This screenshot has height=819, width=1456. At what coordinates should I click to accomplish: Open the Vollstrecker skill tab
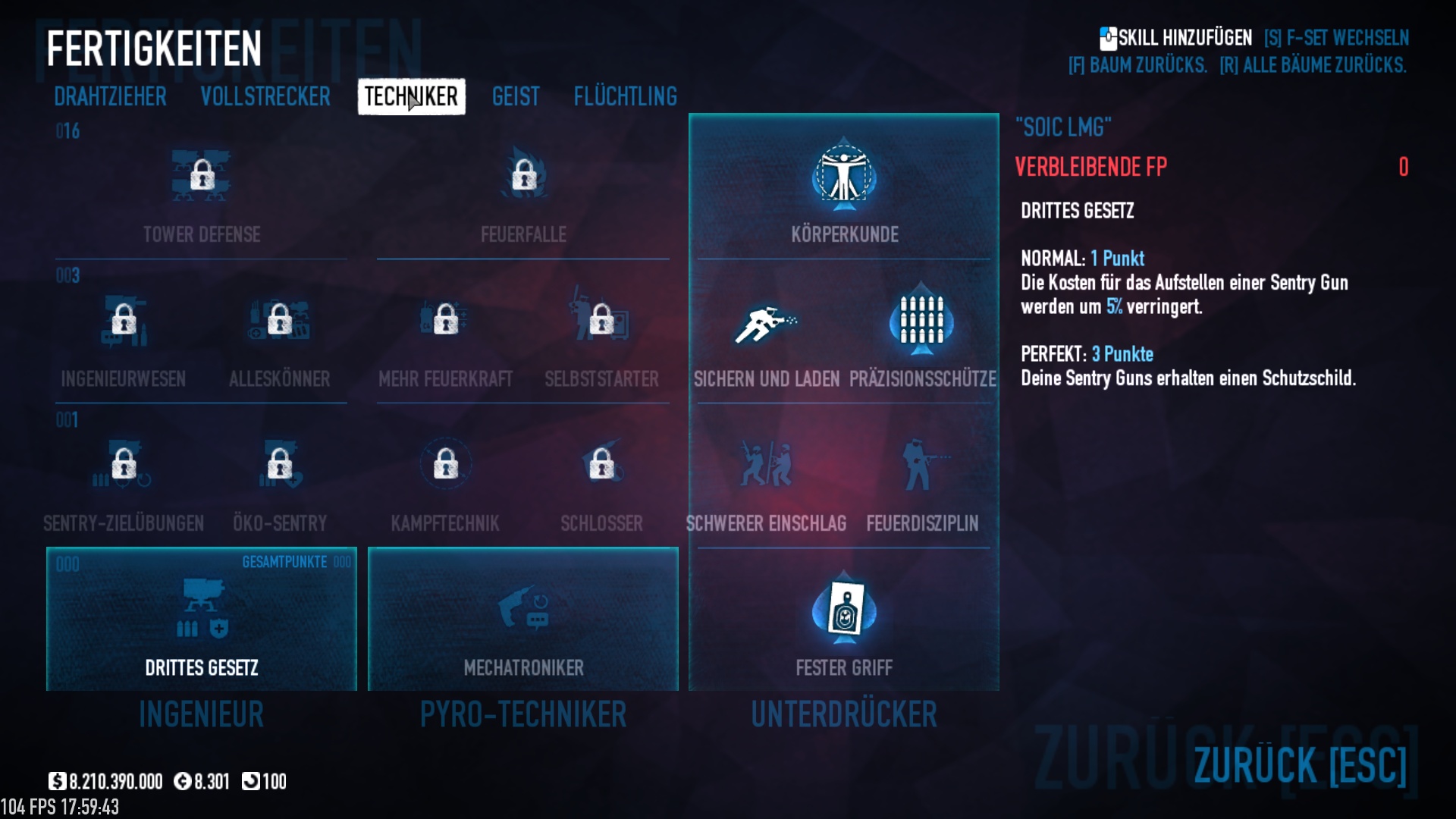265,97
